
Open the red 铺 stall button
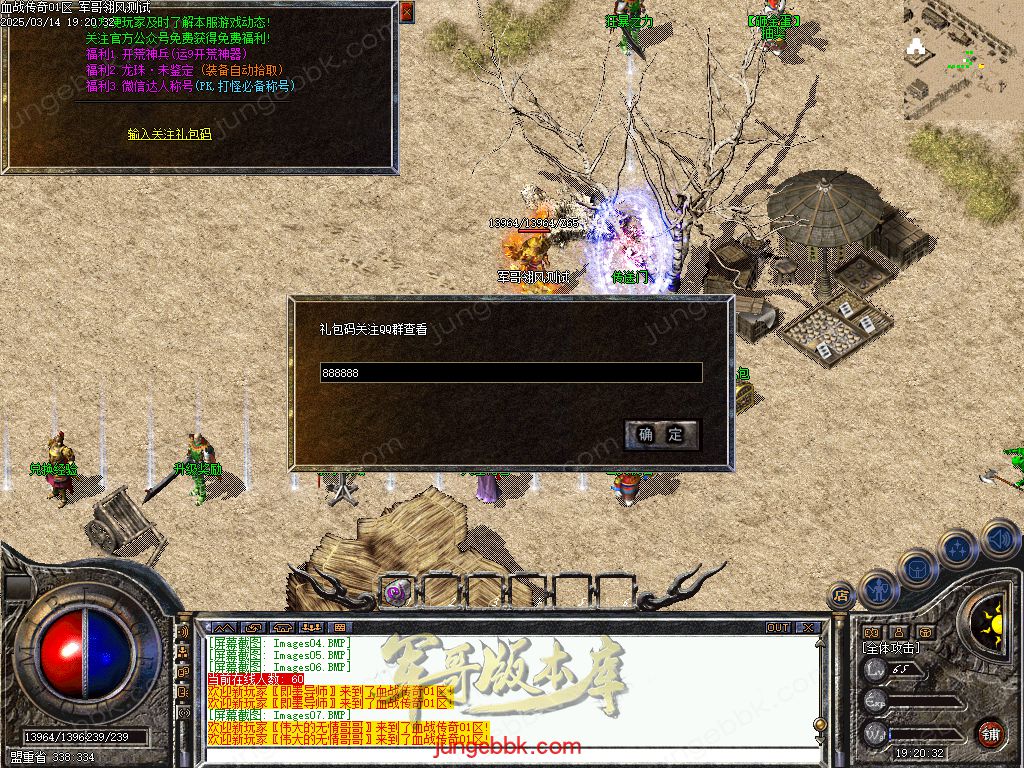click(990, 733)
